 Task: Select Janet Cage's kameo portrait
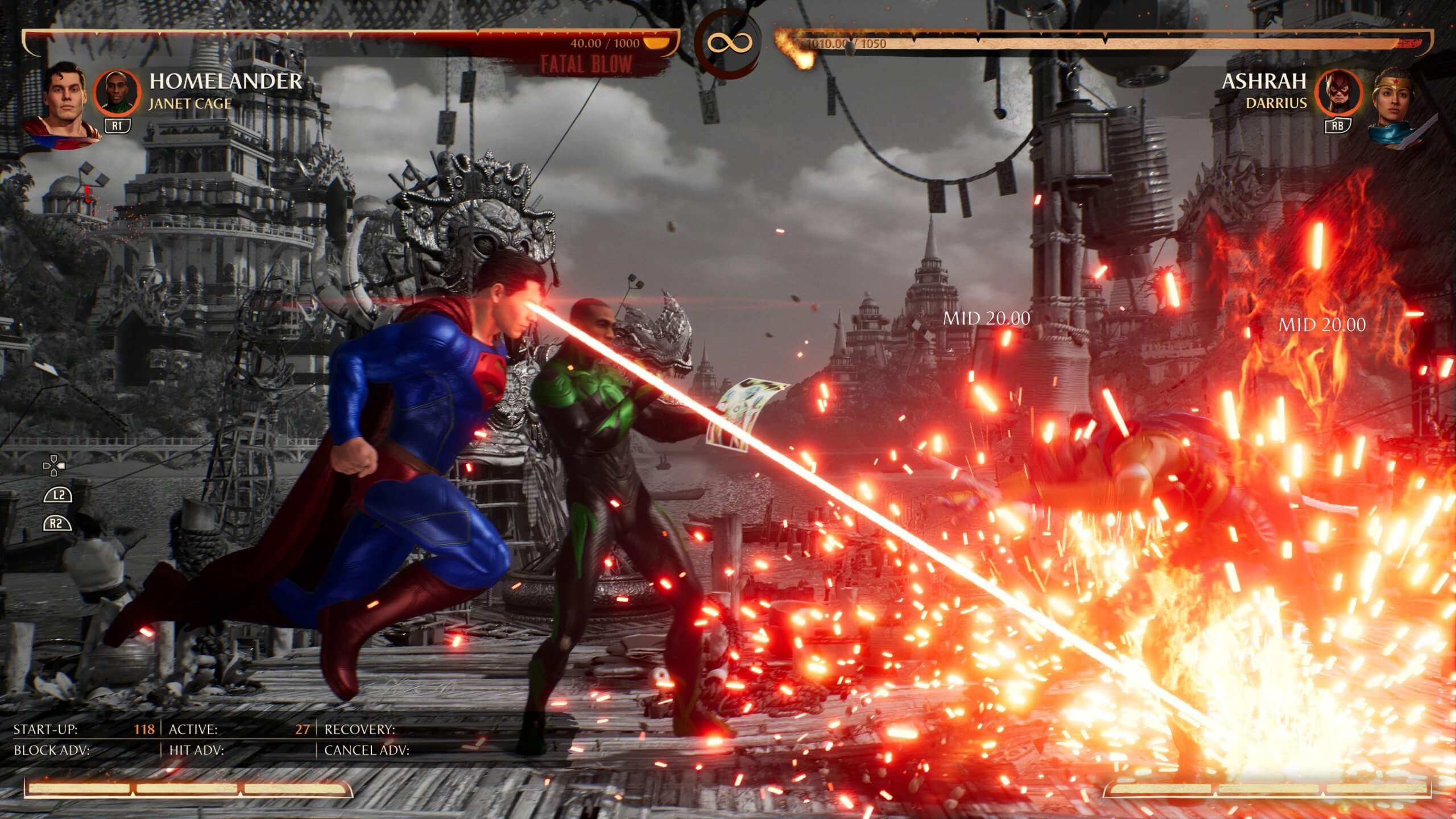[x=118, y=92]
